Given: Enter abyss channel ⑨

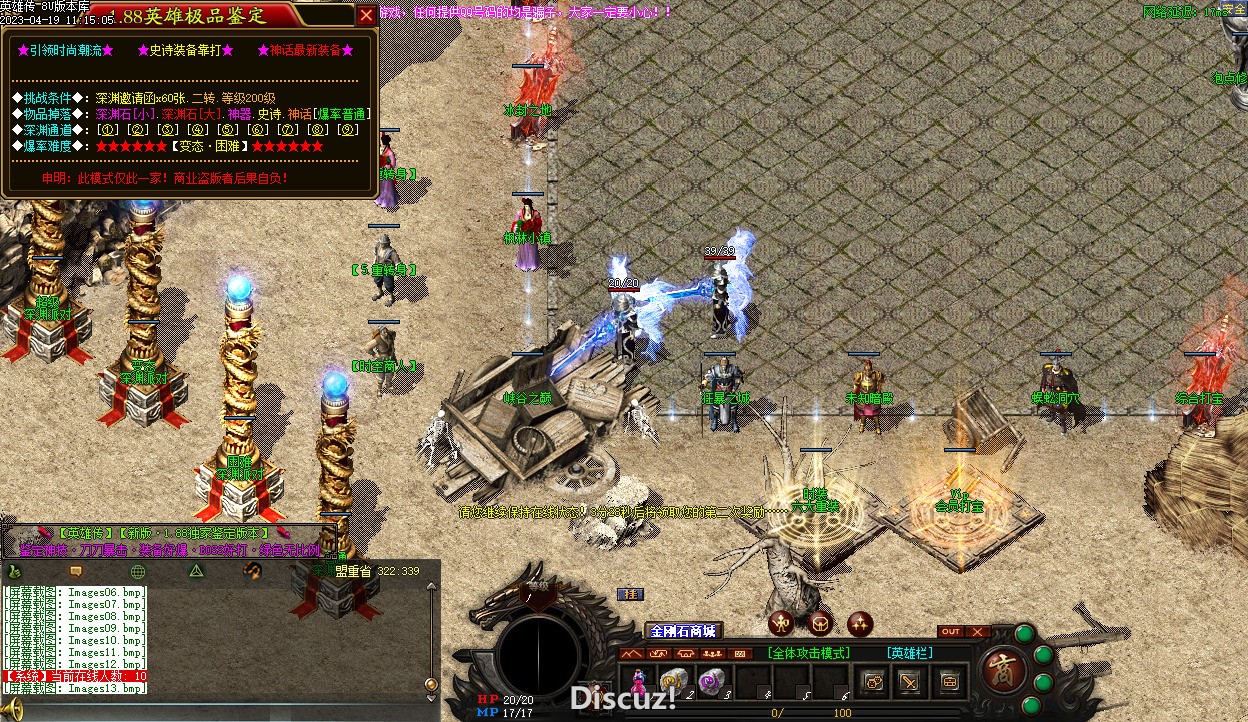Looking at the screenshot, I should pos(348,129).
